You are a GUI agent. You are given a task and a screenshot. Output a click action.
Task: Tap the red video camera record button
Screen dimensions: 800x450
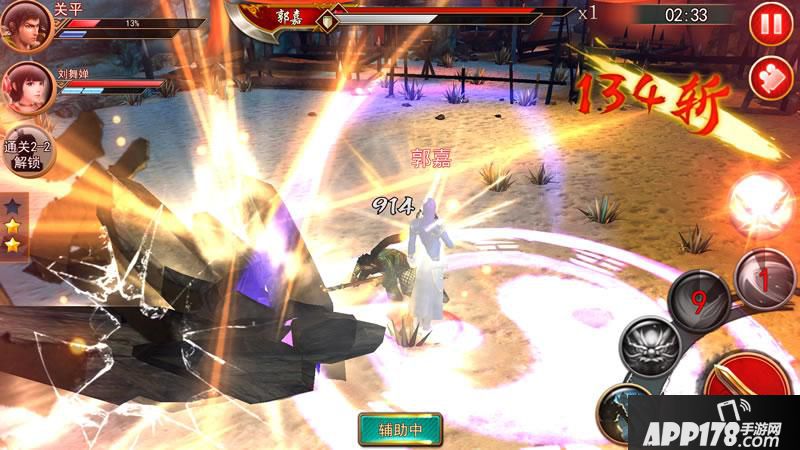pyautogui.click(x=770, y=77)
